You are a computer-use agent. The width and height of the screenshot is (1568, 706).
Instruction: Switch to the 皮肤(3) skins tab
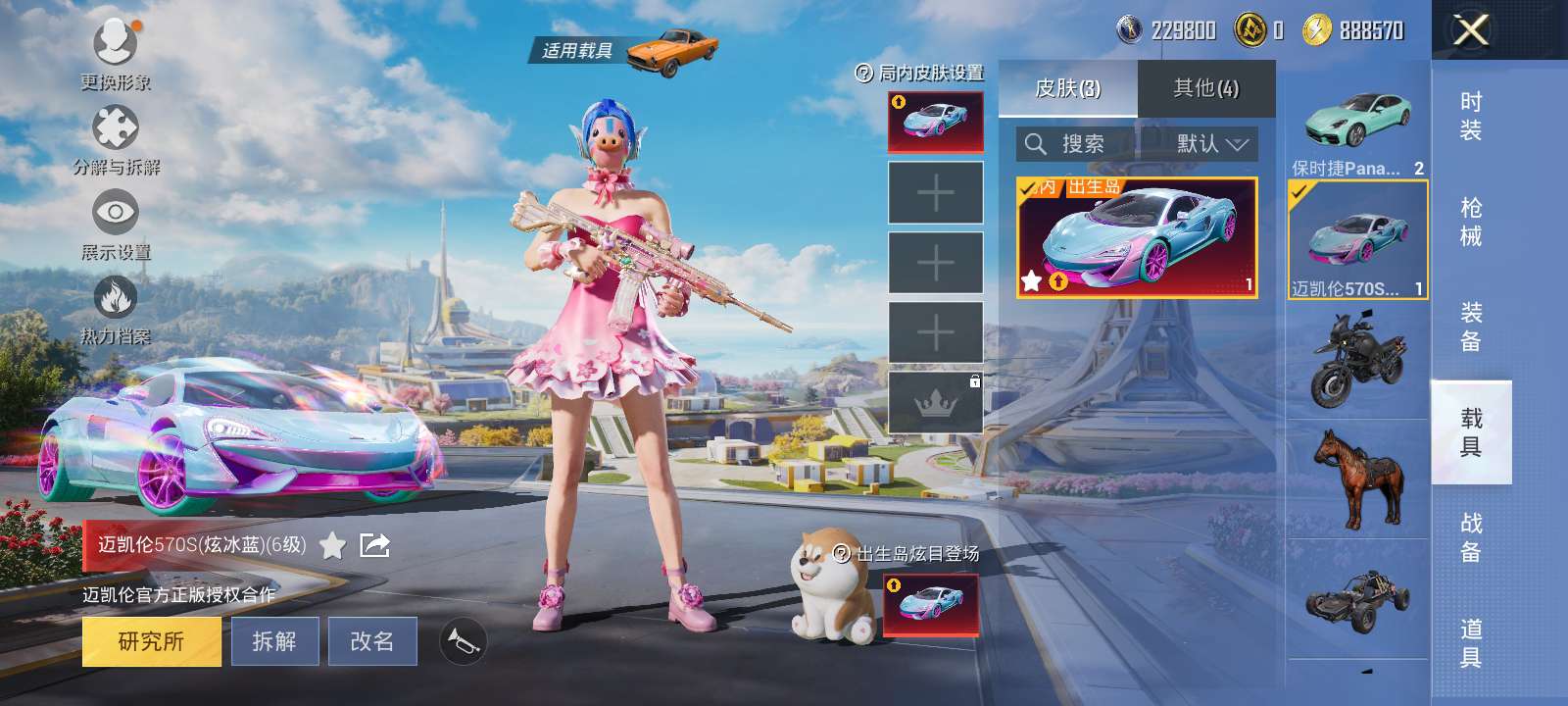pos(1068,89)
